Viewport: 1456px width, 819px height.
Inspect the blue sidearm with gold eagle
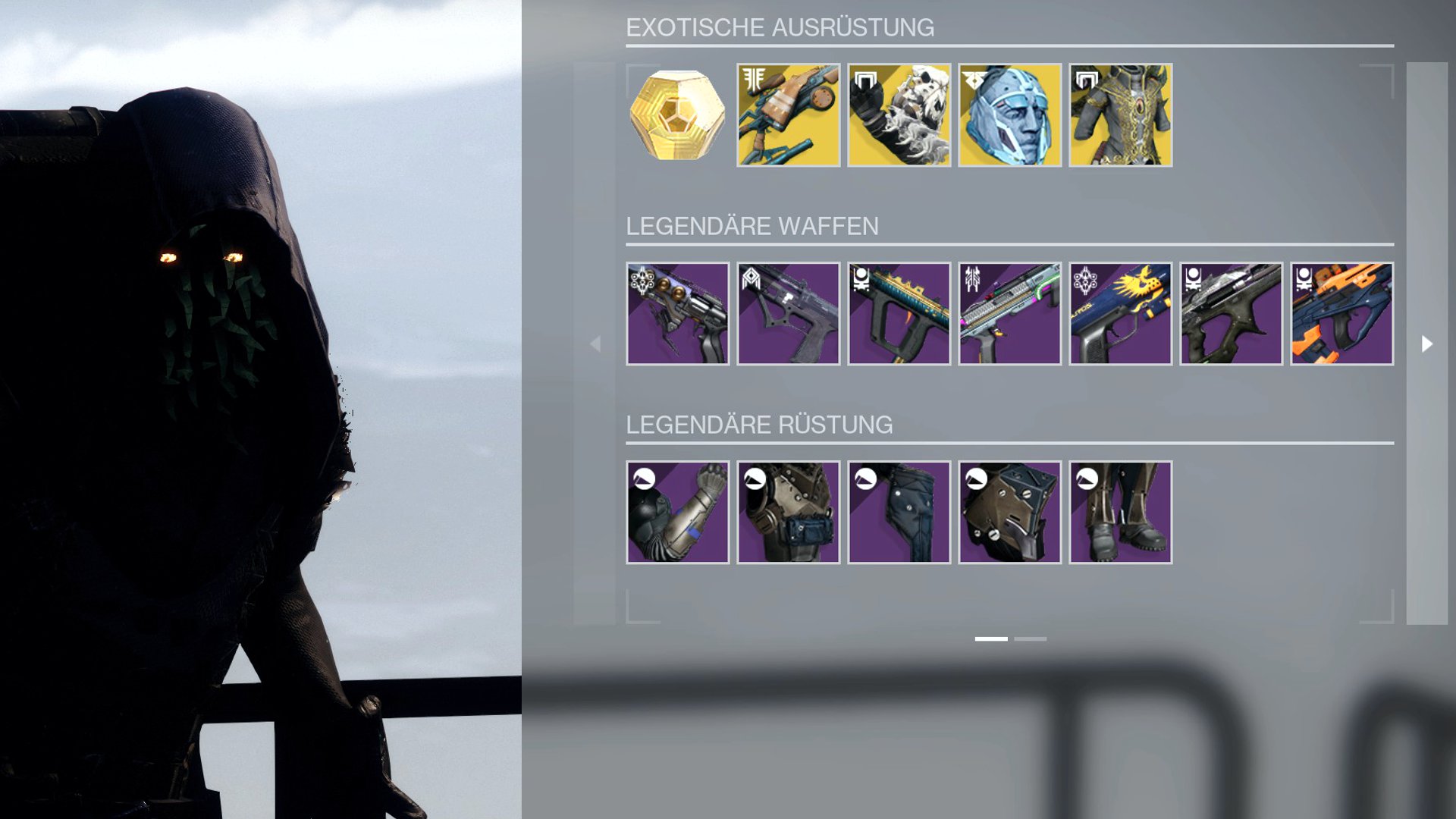[1120, 314]
